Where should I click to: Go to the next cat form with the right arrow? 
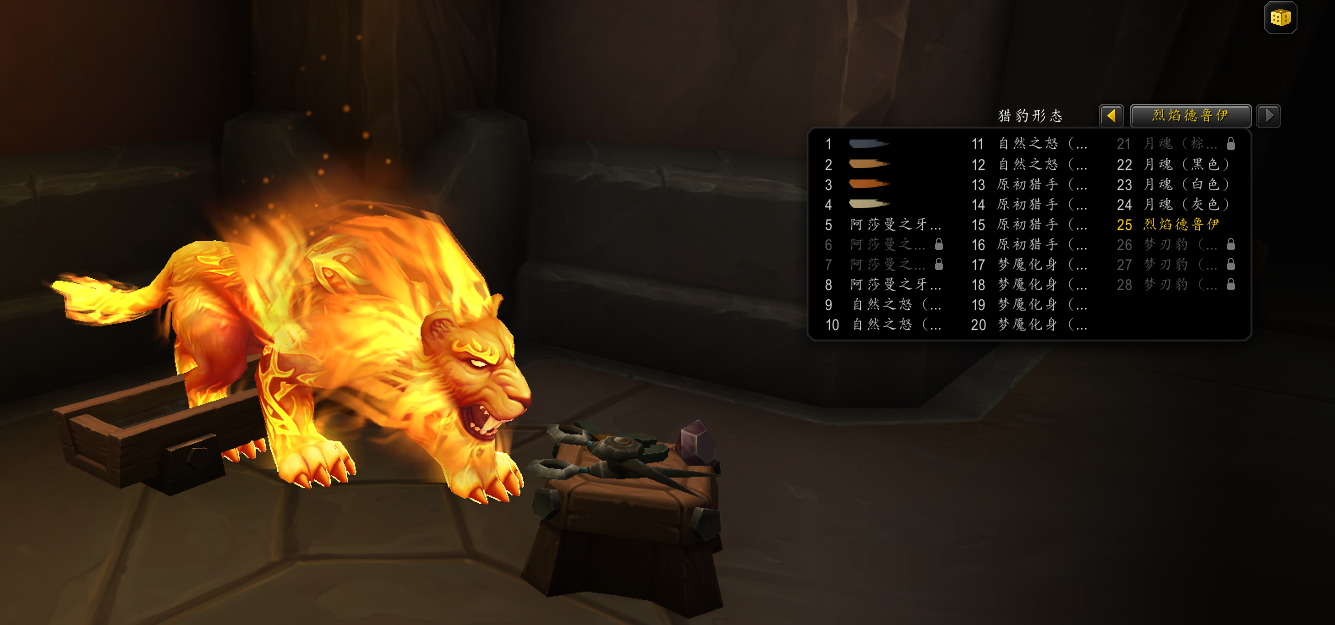click(x=1268, y=116)
